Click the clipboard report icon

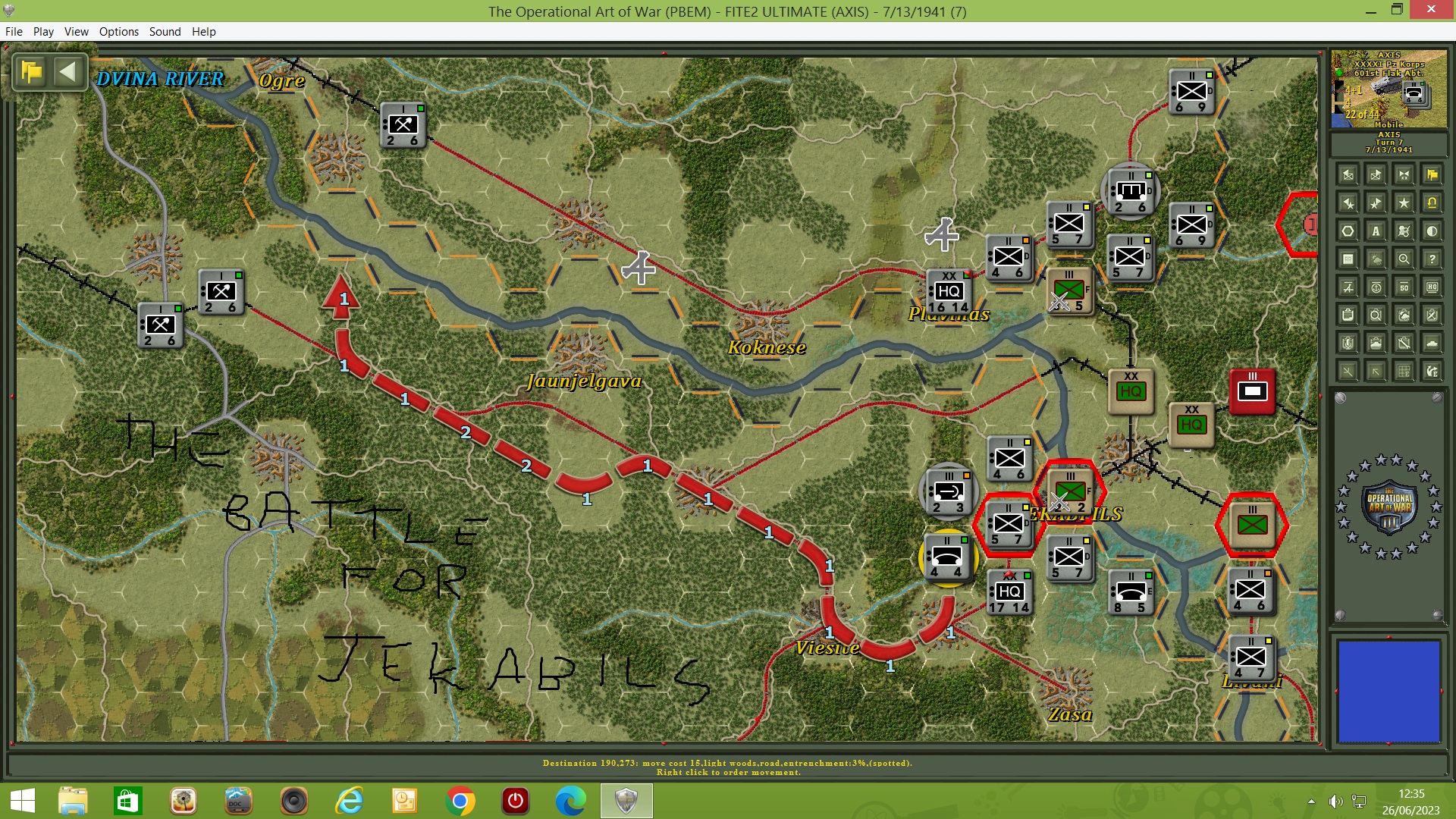coord(1348,314)
